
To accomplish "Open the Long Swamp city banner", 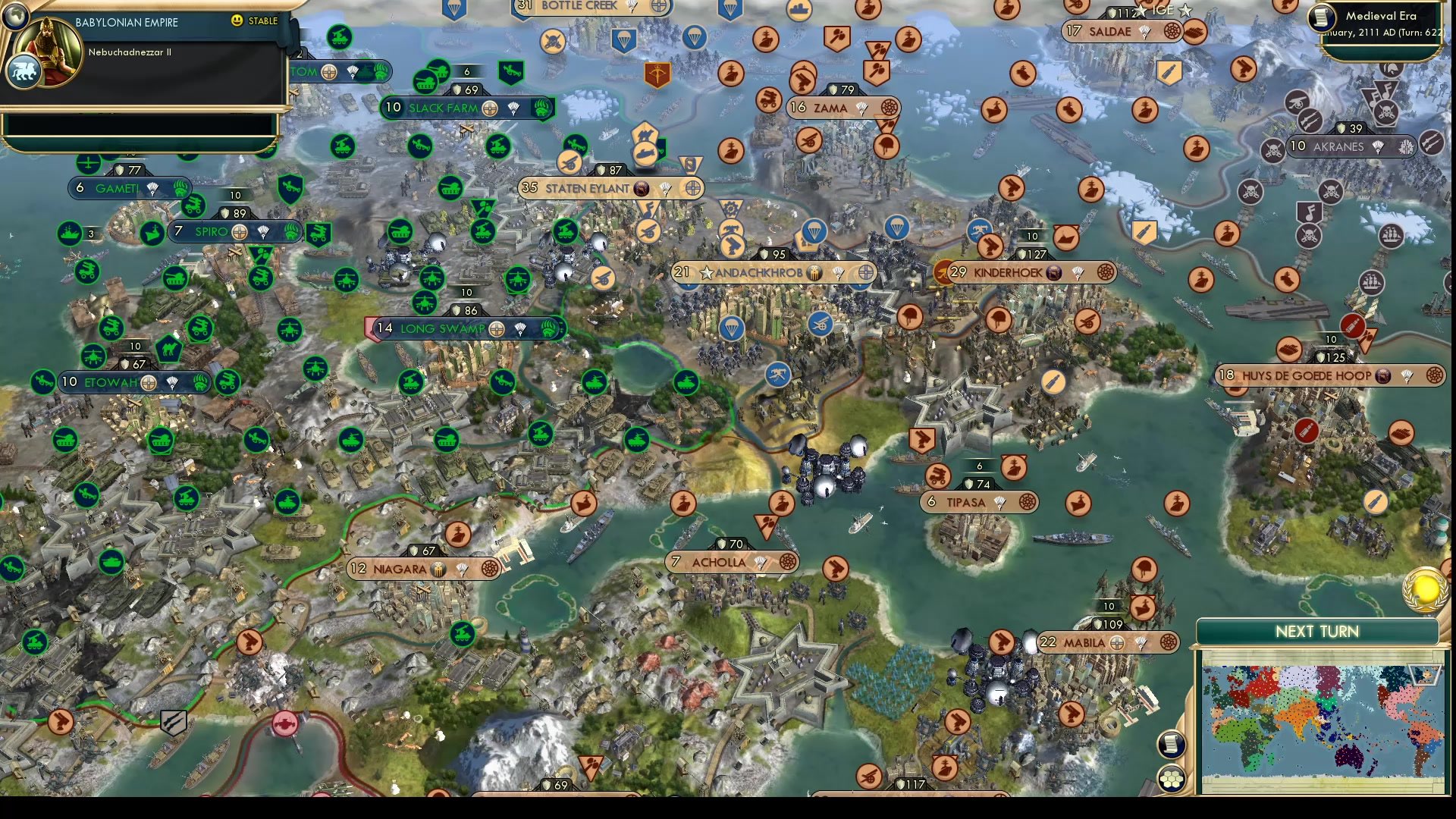I will coord(441,329).
